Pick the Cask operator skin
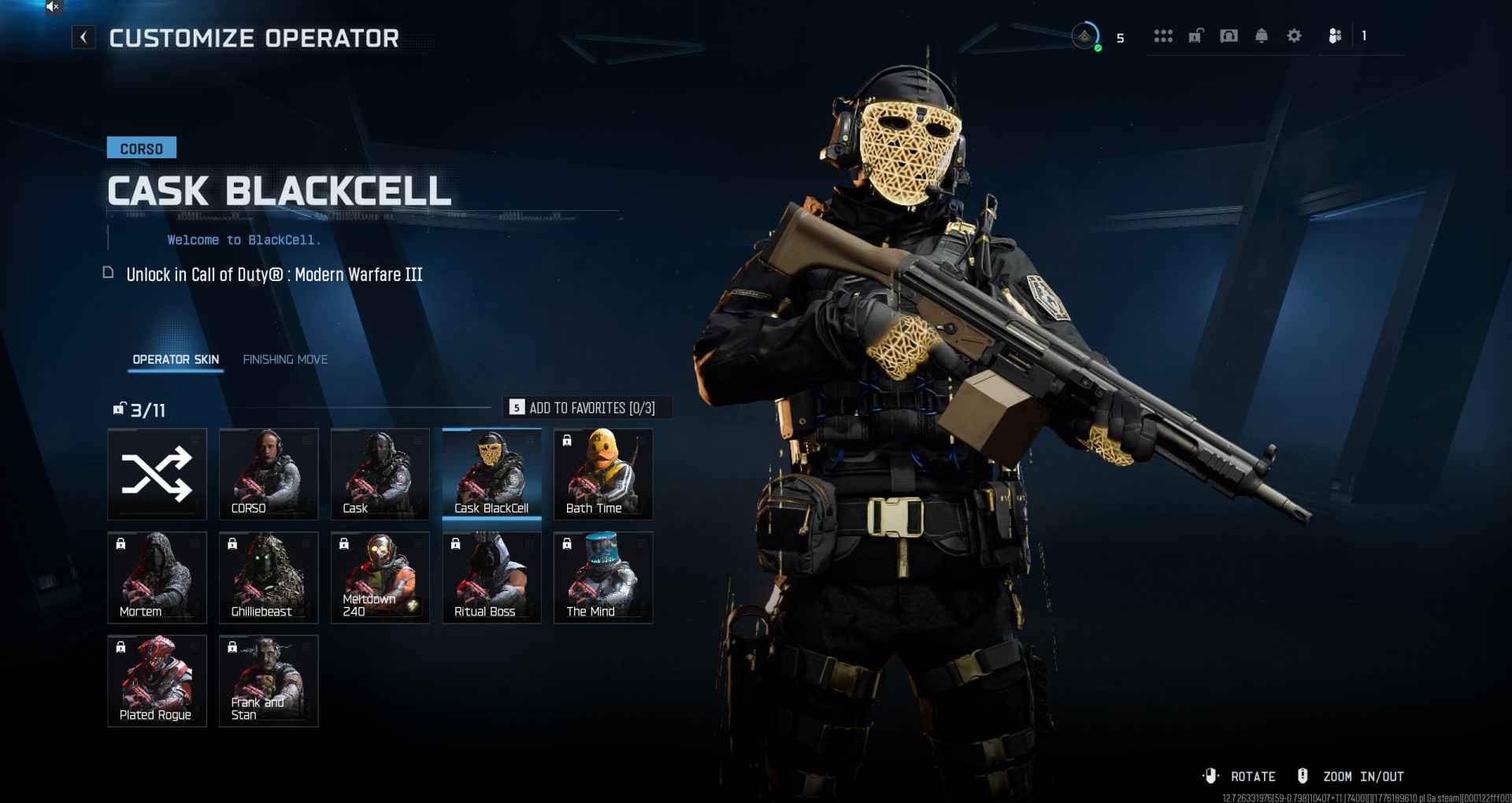Image resolution: width=1512 pixels, height=803 pixels. click(x=380, y=474)
